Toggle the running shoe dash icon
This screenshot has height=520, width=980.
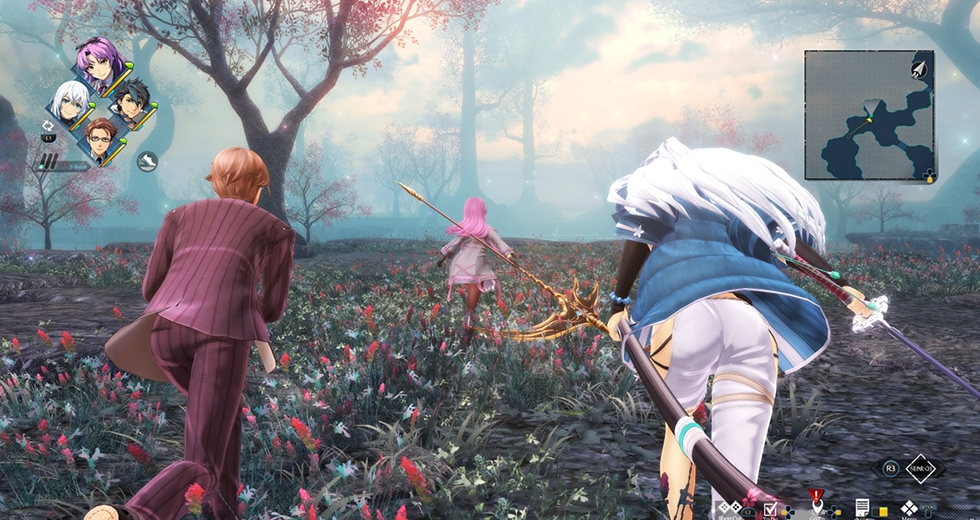point(147,160)
